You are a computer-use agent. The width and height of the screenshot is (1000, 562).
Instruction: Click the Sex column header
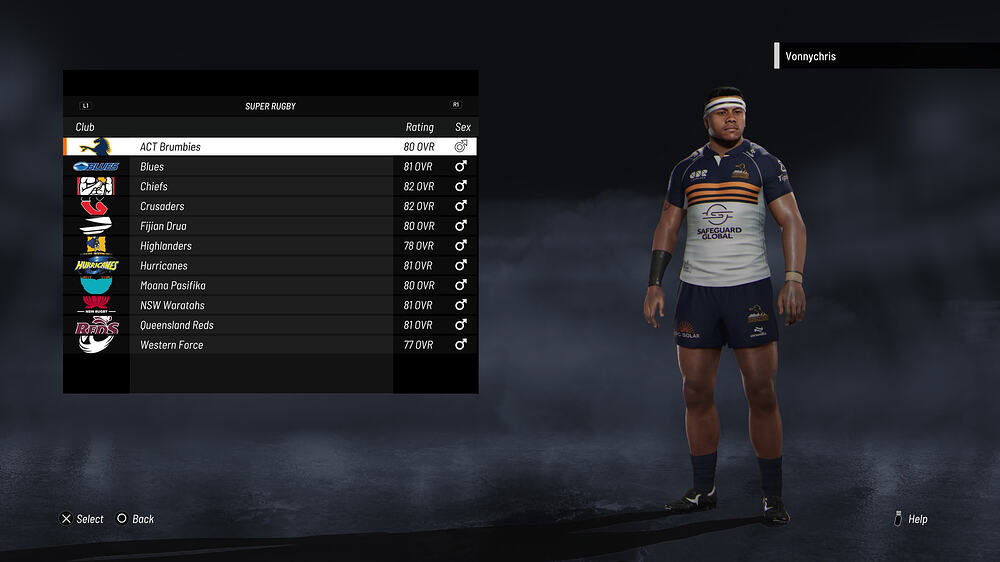(x=462, y=128)
